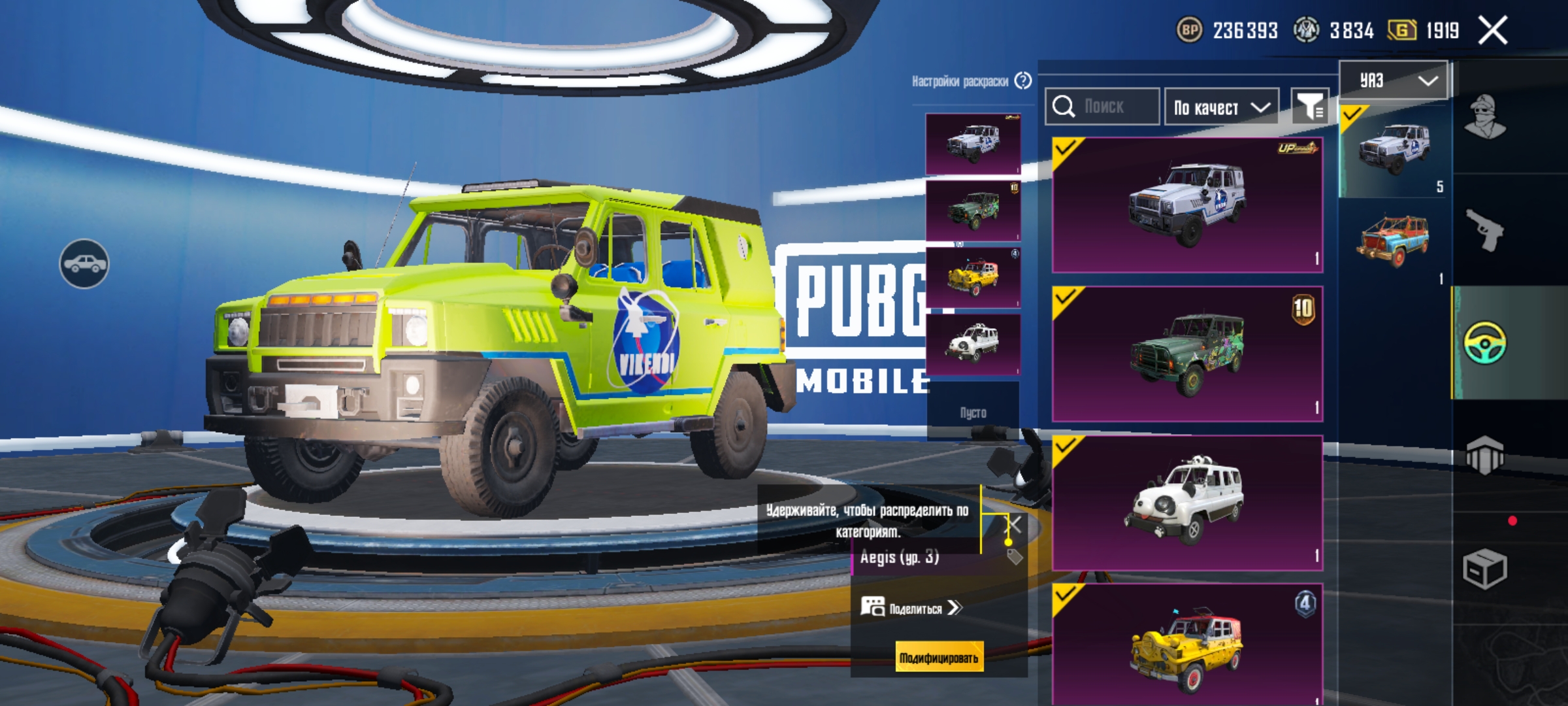Image resolution: width=1568 pixels, height=706 pixels.
Task: Select the green graffiti UAZ skin card
Action: coord(1187,354)
